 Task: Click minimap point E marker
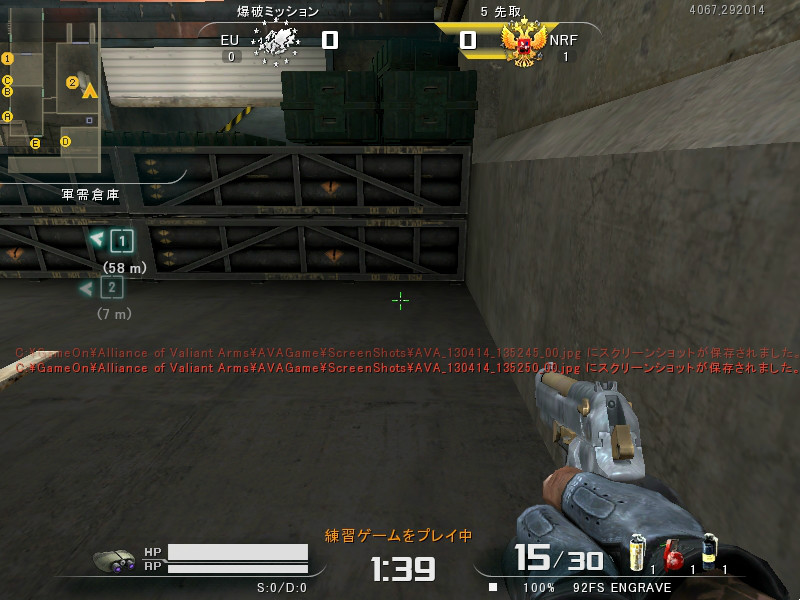35,144
